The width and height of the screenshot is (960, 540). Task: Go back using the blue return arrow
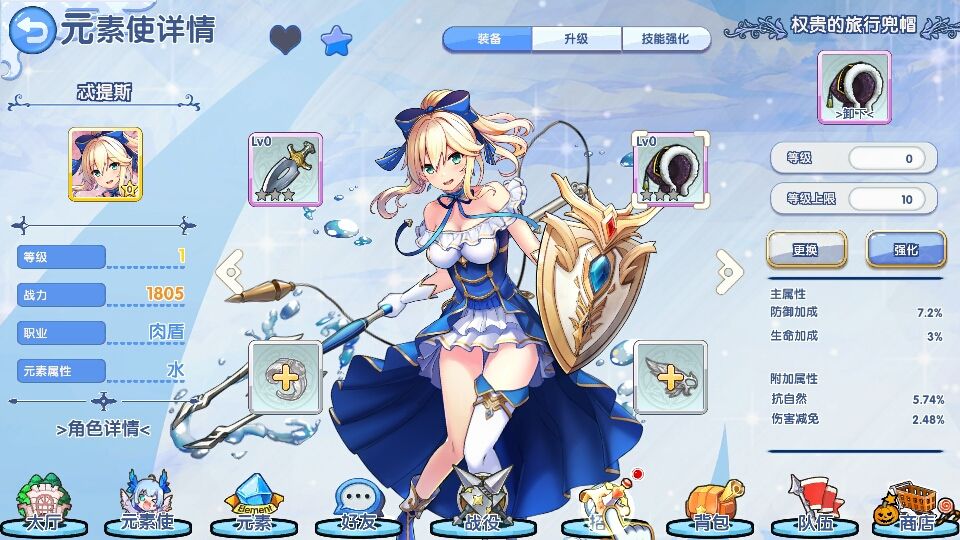(x=33, y=31)
